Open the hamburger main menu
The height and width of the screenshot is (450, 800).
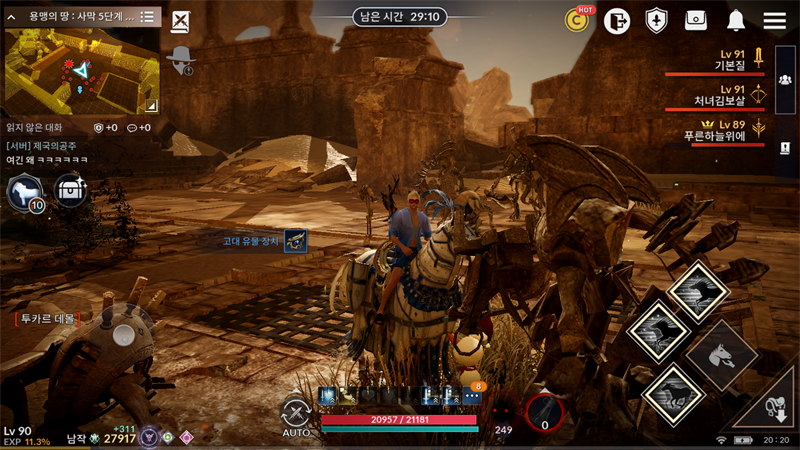pos(774,20)
